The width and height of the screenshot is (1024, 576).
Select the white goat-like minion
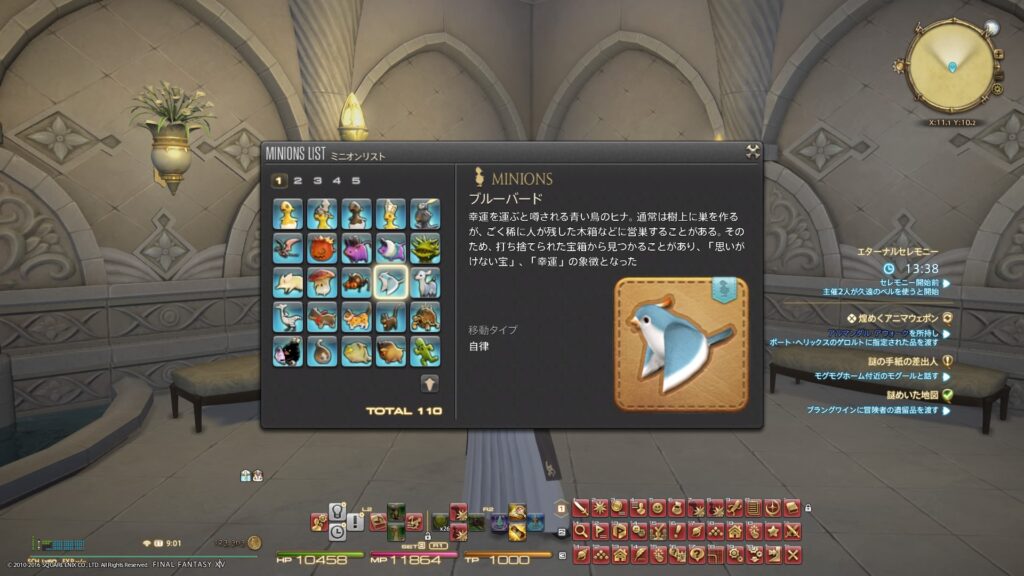tap(424, 283)
